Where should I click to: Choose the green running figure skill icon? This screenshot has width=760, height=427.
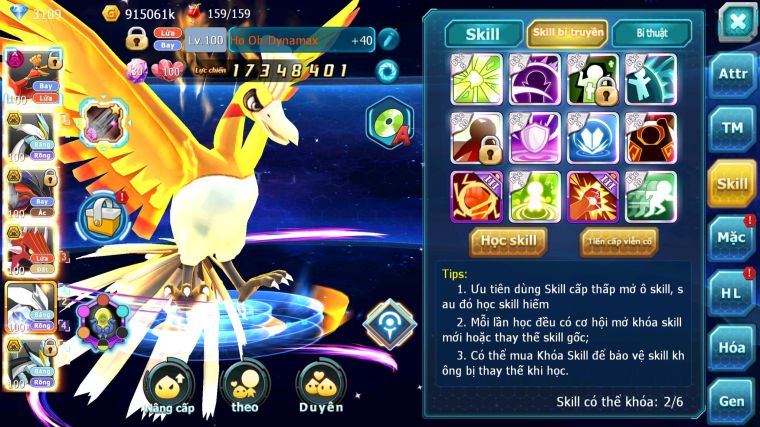[650, 195]
